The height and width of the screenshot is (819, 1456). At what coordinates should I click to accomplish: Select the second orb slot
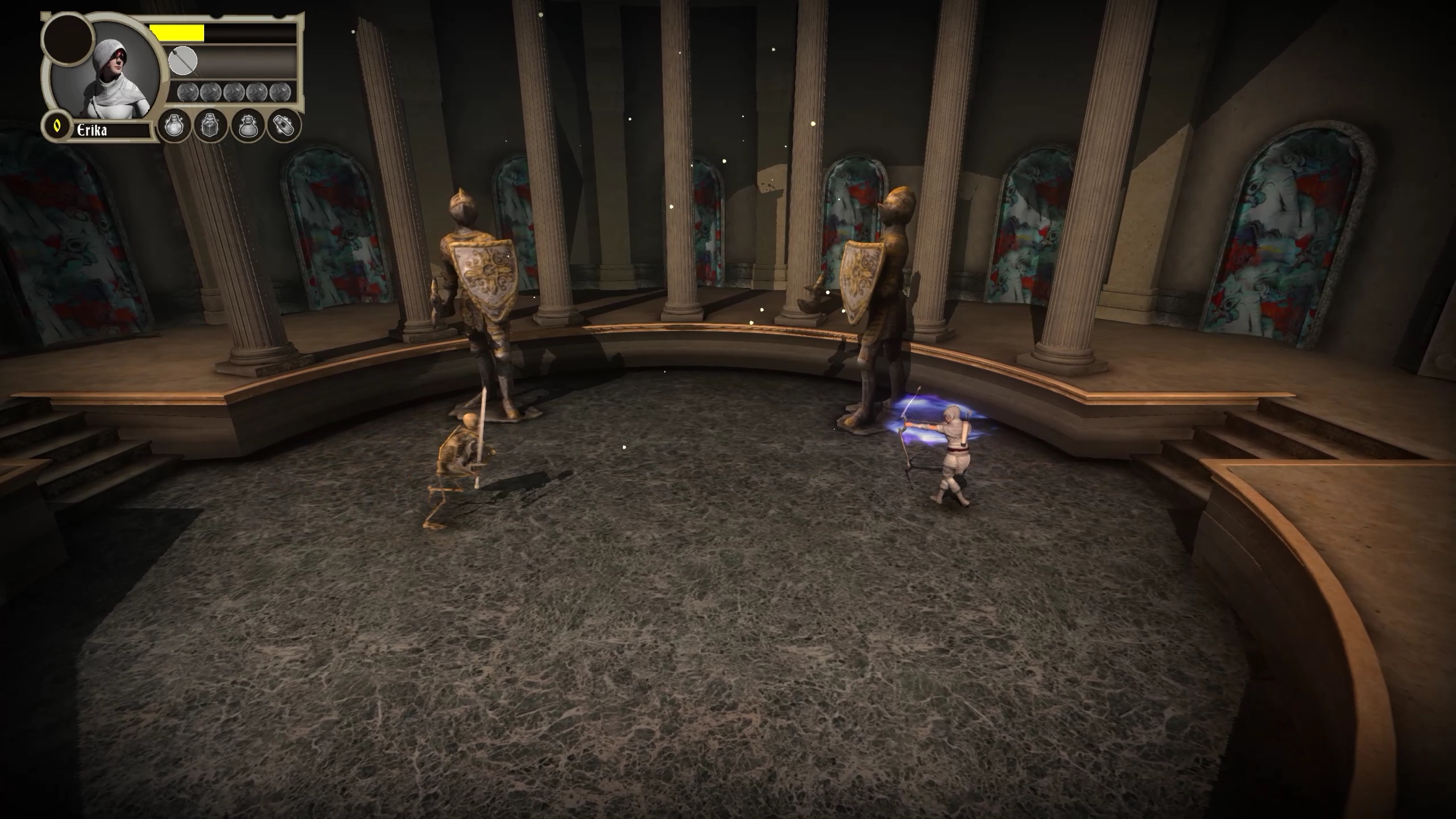[x=210, y=92]
